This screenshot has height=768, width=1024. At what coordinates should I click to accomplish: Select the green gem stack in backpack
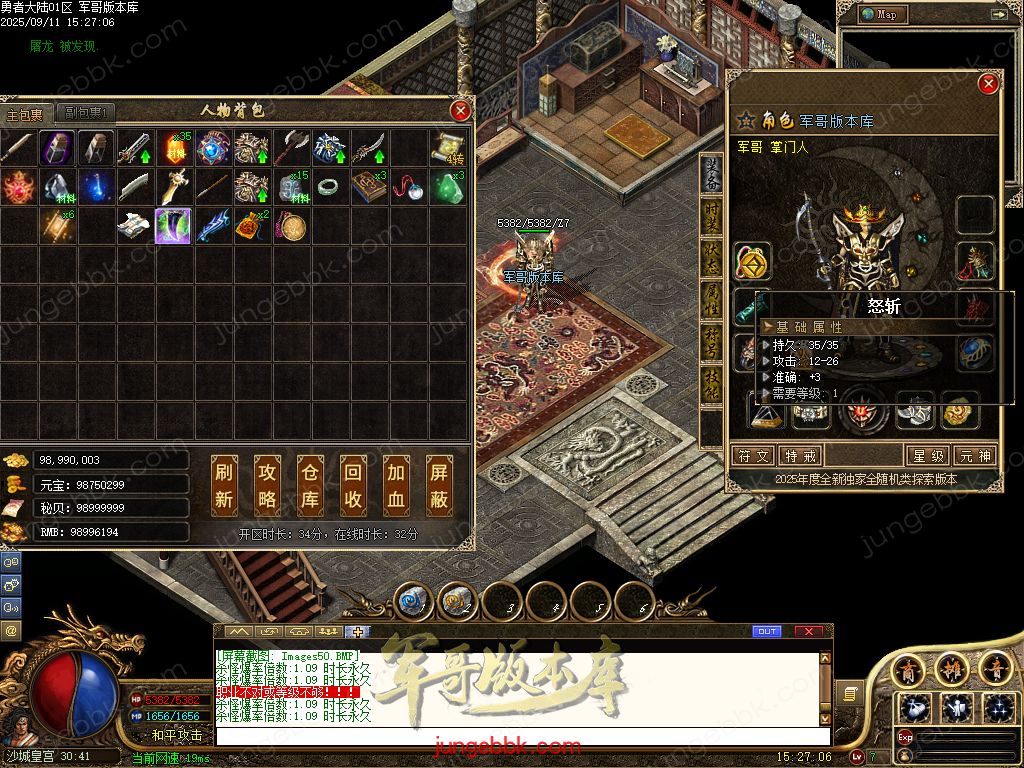(x=447, y=187)
